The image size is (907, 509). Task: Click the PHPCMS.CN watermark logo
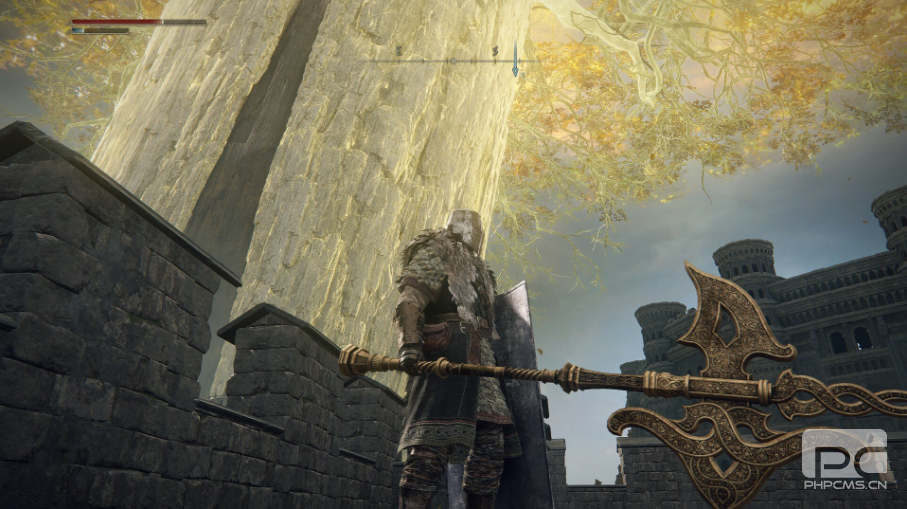844,460
